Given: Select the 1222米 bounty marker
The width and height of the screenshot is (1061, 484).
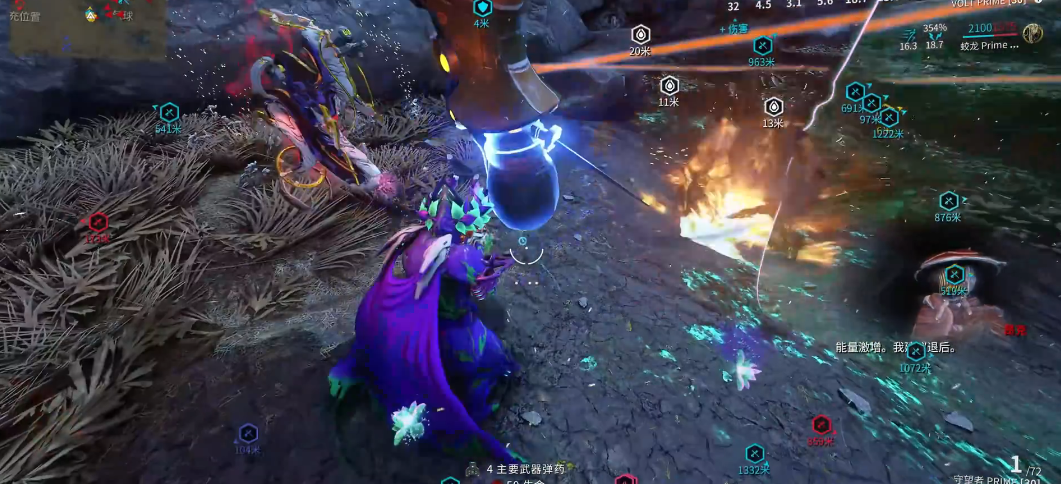Looking at the screenshot, I should point(888,118).
